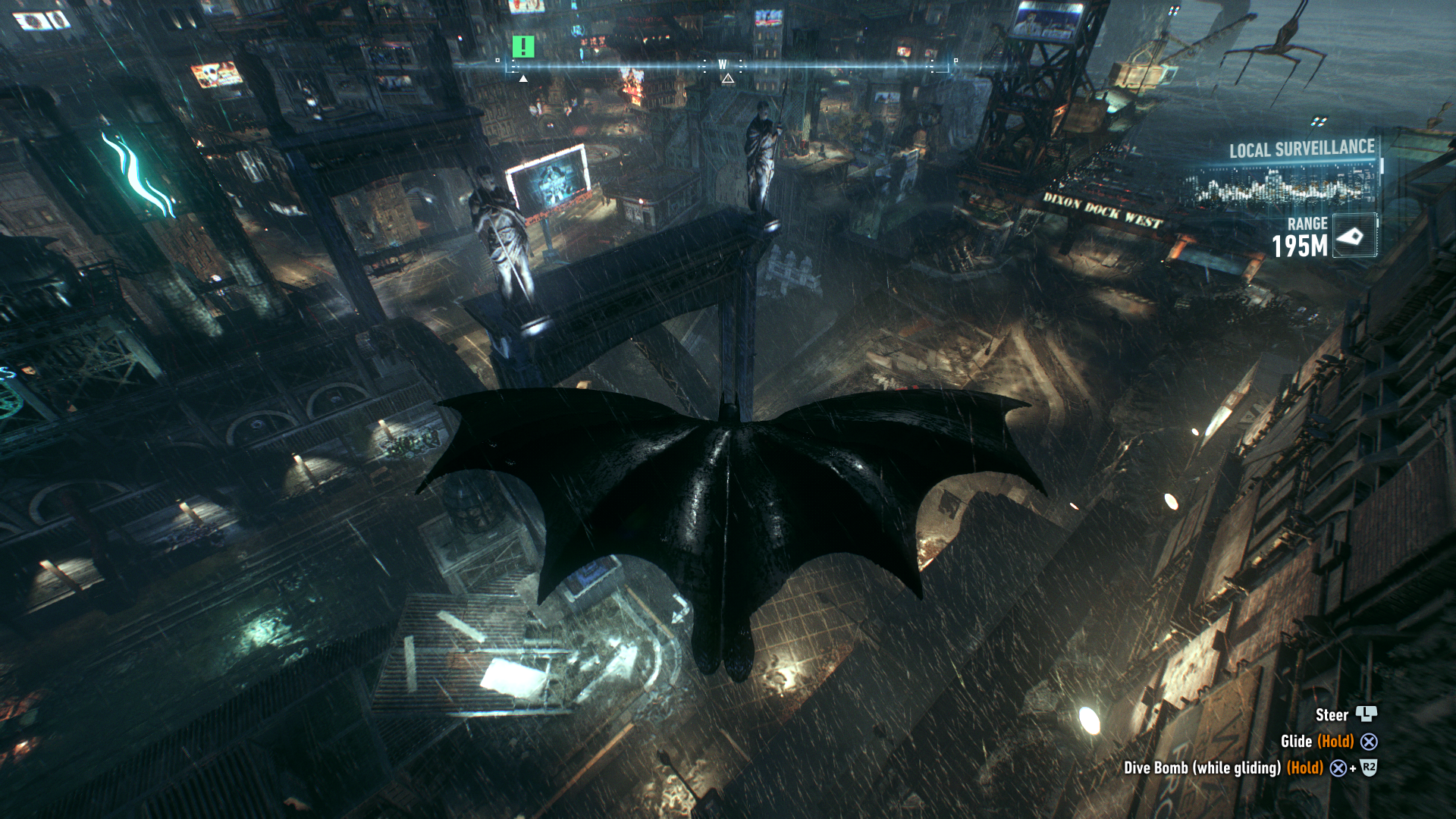This screenshot has width=1456, height=819.
Task: Click the white icon beside the range readout
Action: click(1353, 237)
